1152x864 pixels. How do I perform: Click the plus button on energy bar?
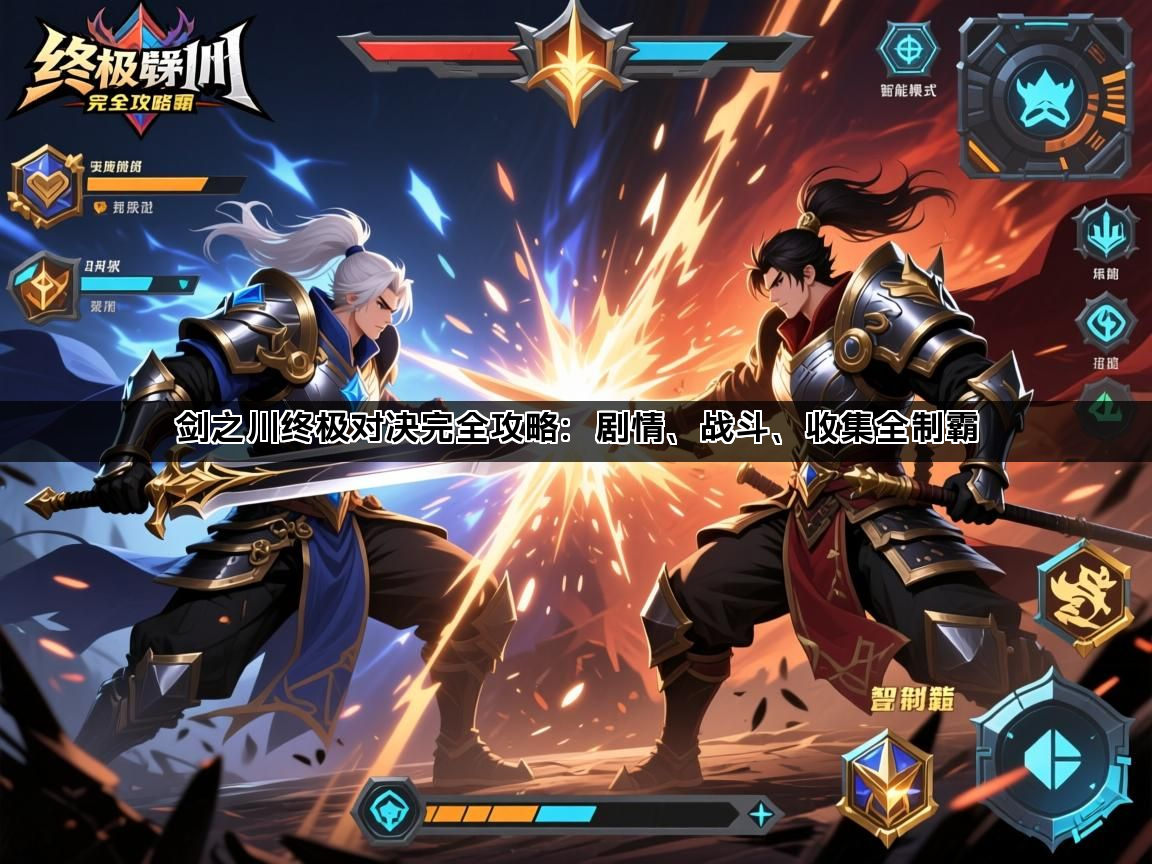761,814
